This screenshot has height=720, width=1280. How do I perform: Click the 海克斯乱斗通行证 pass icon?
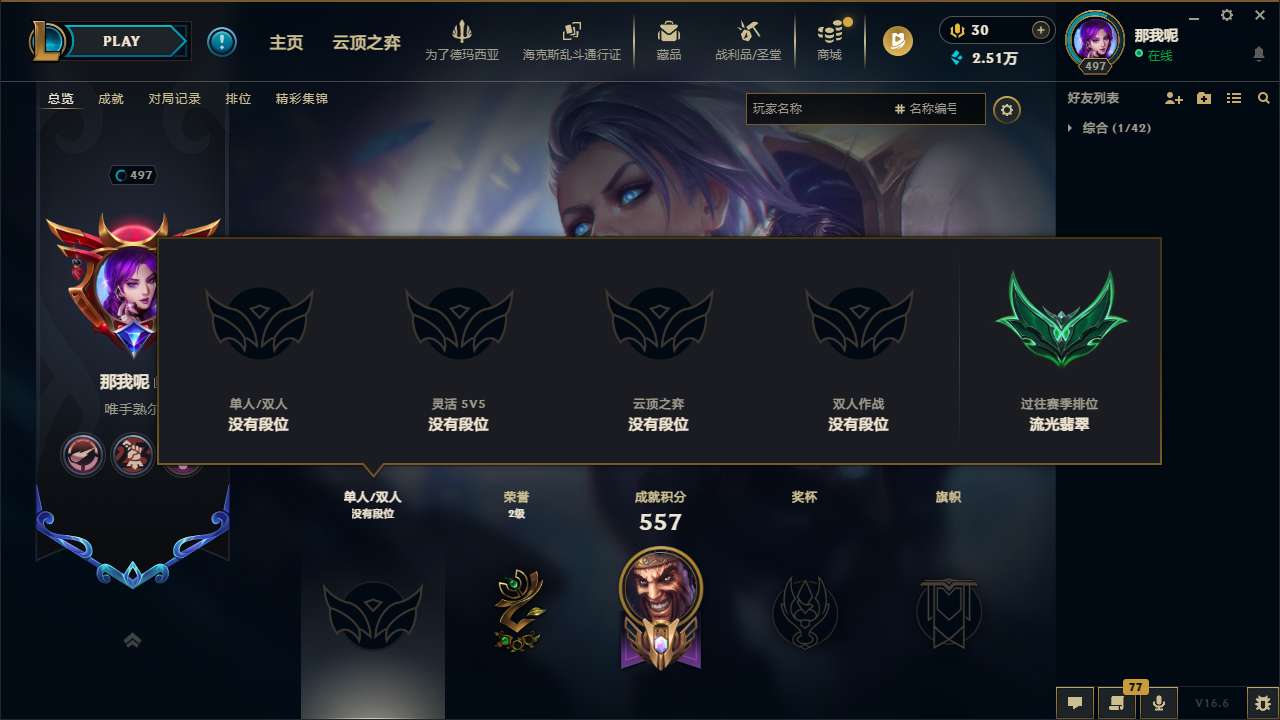click(572, 40)
